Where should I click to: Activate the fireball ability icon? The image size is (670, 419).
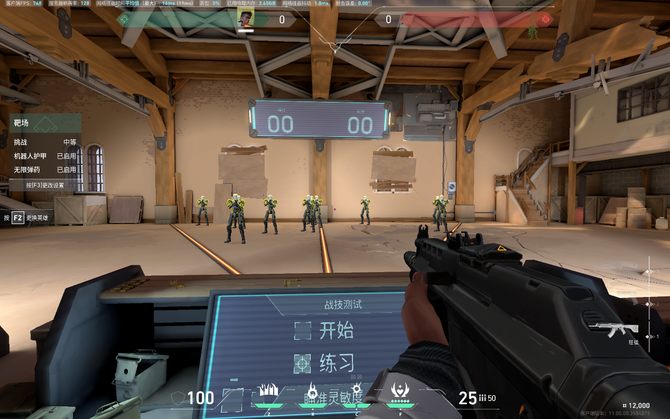point(312,393)
